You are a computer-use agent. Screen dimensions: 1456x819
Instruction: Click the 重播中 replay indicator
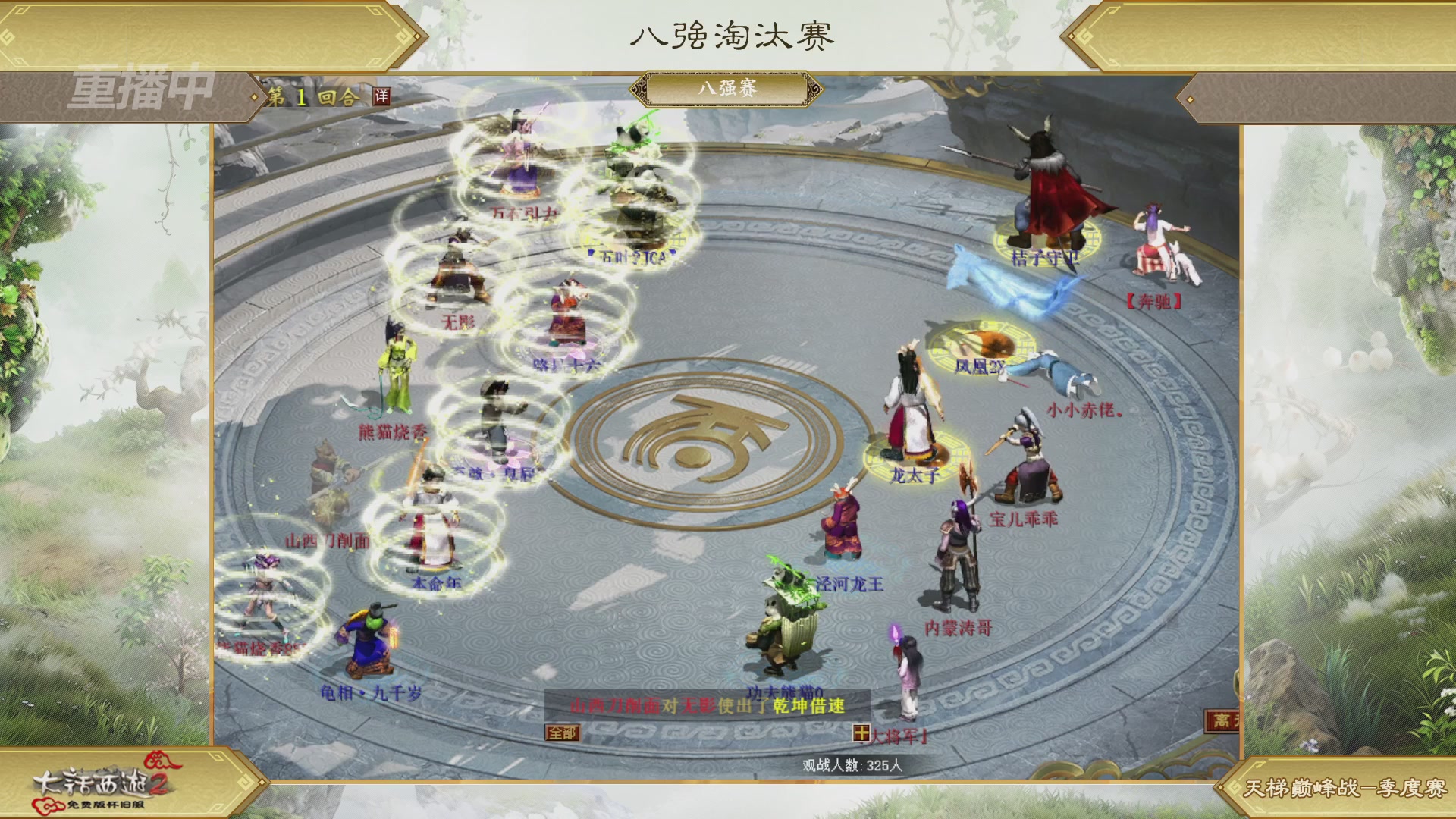point(142,89)
